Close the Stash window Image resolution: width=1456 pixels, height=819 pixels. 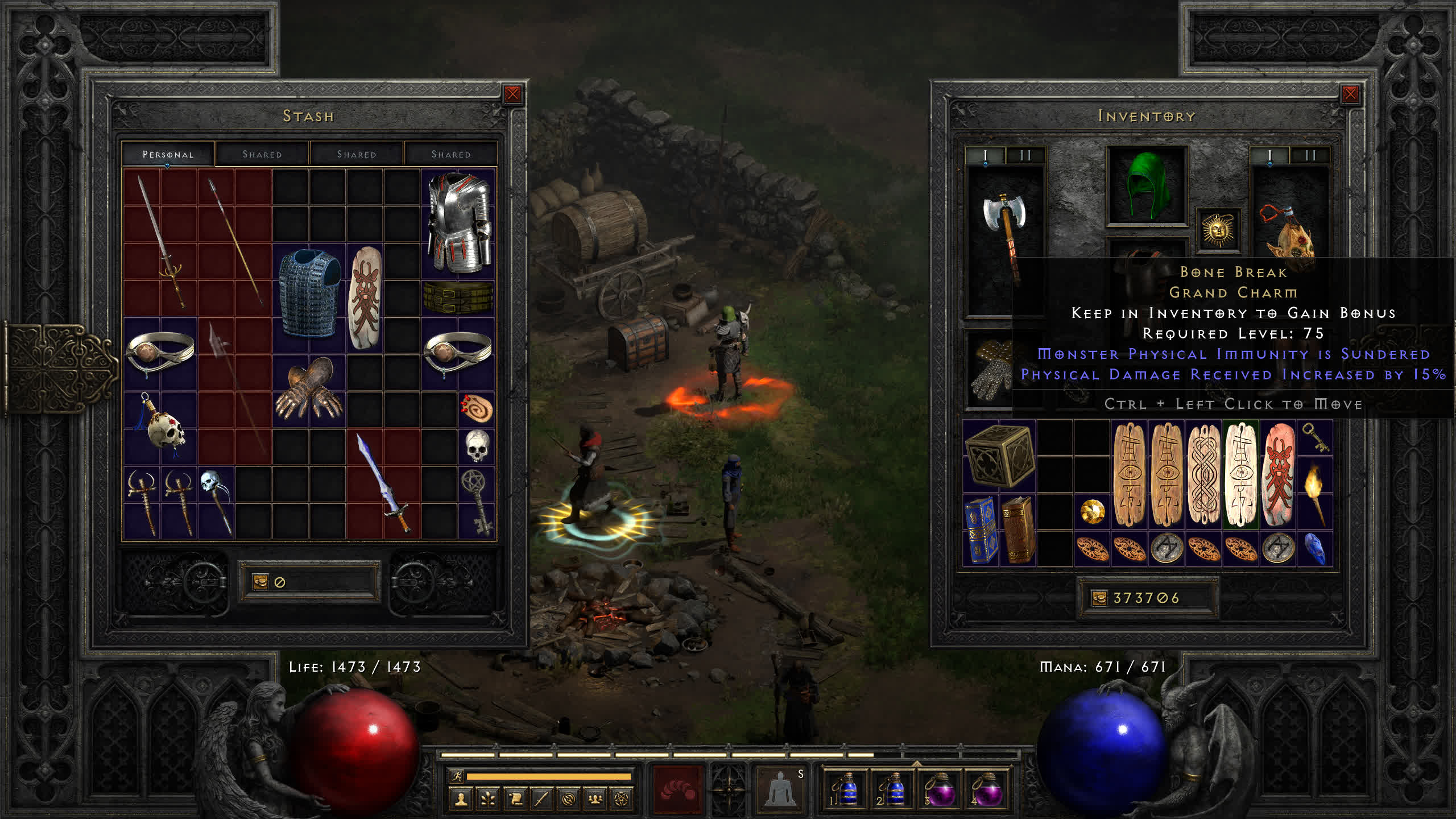click(512, 94)
